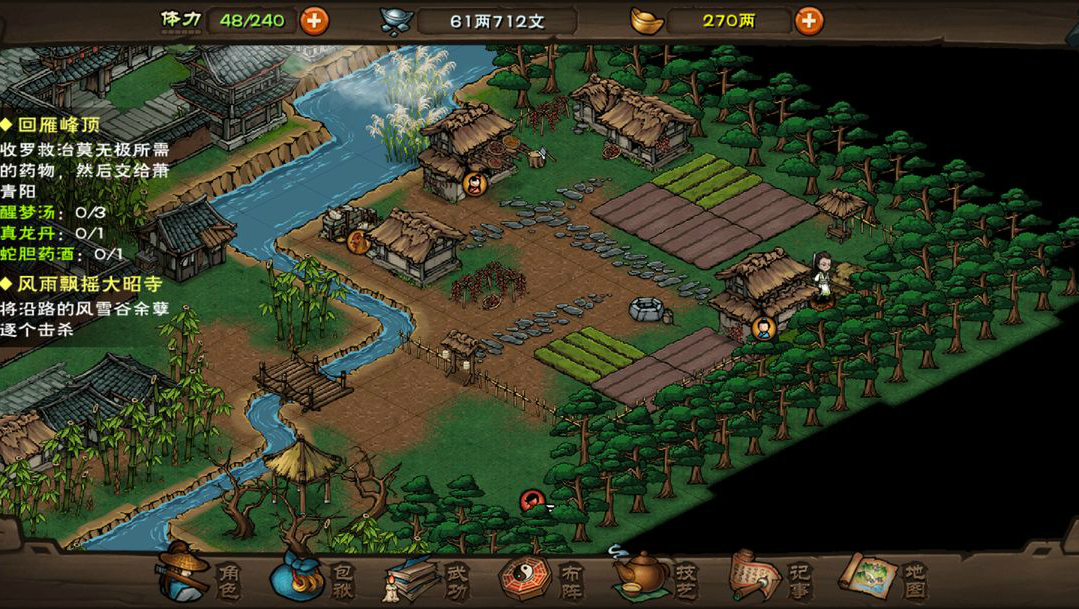Viewport: 1079px width, 609px height.
Task: Select the 回雁峰顶 quest in tracker
Action: click(x=55, y=126)
